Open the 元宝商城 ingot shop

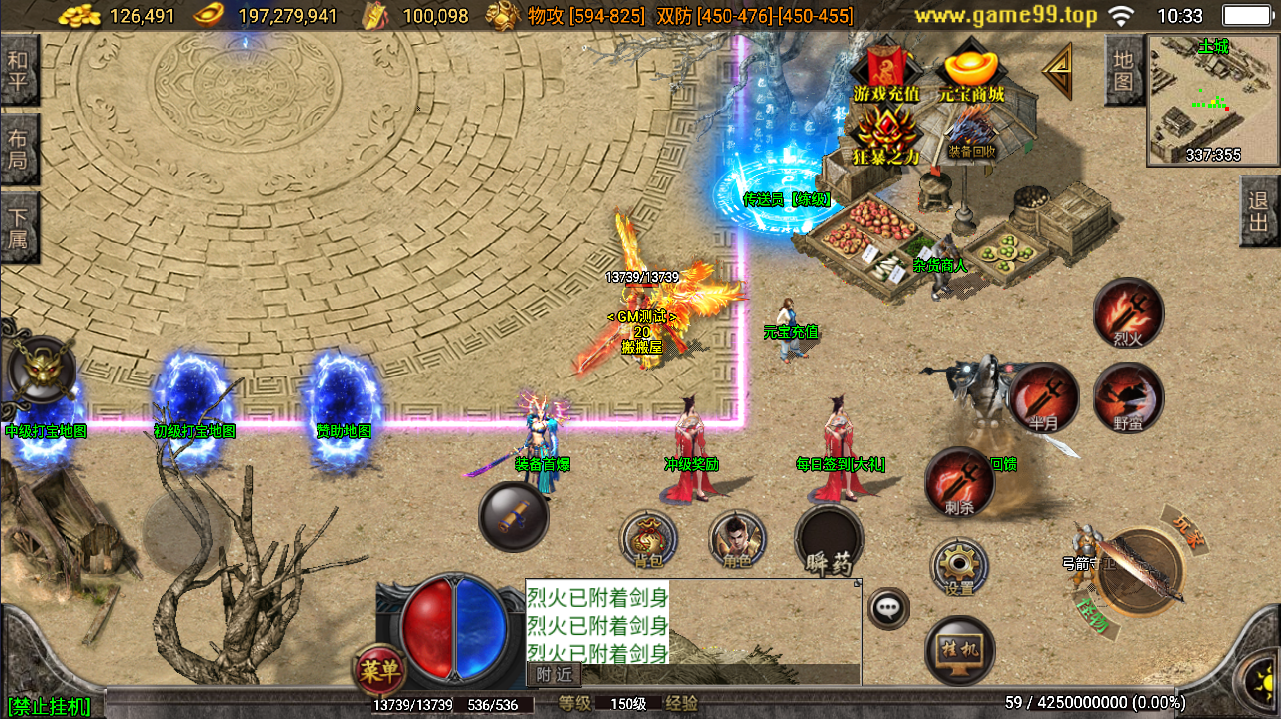click(x=971, y=72)
